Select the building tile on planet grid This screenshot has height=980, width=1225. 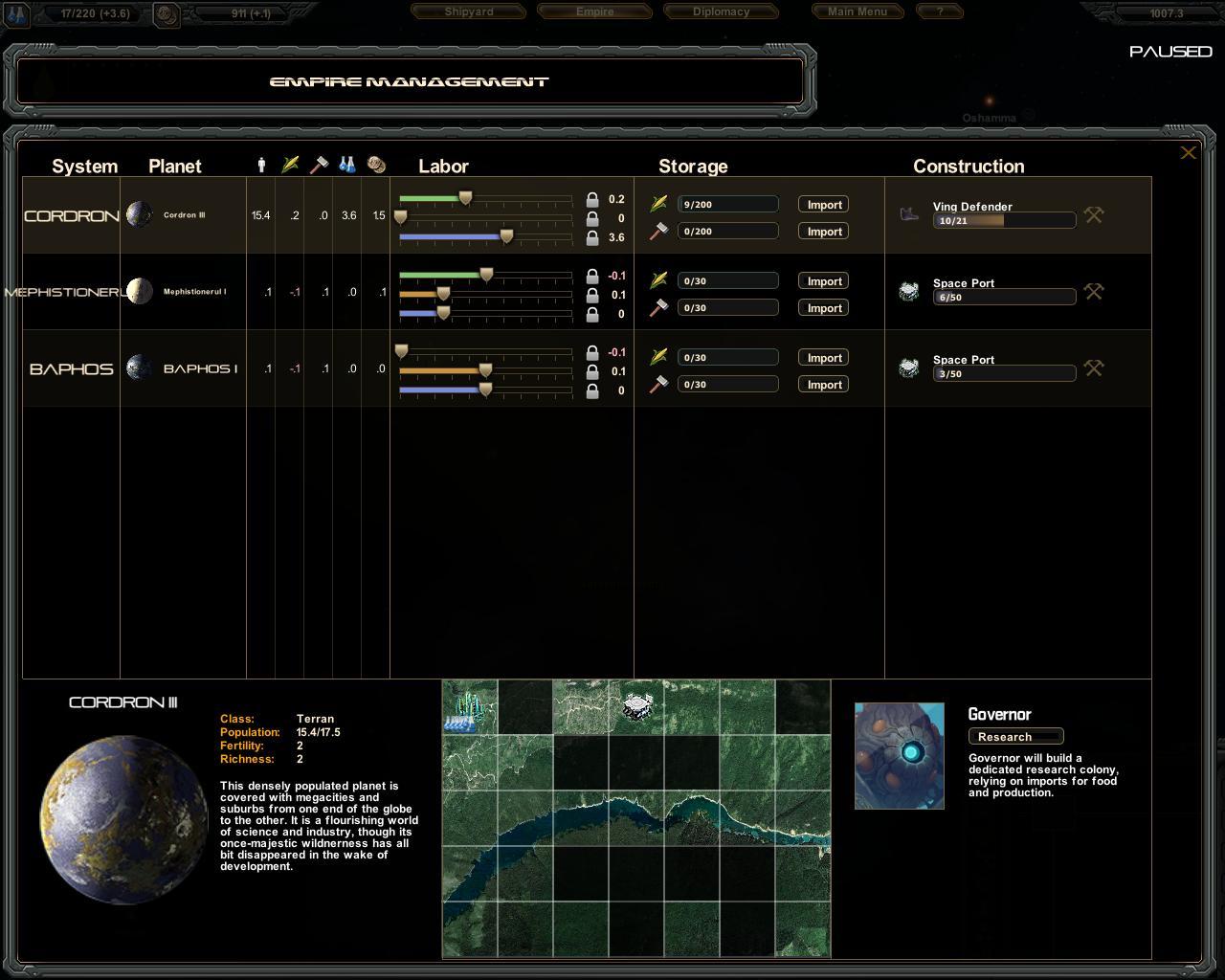tap(636, 707)
